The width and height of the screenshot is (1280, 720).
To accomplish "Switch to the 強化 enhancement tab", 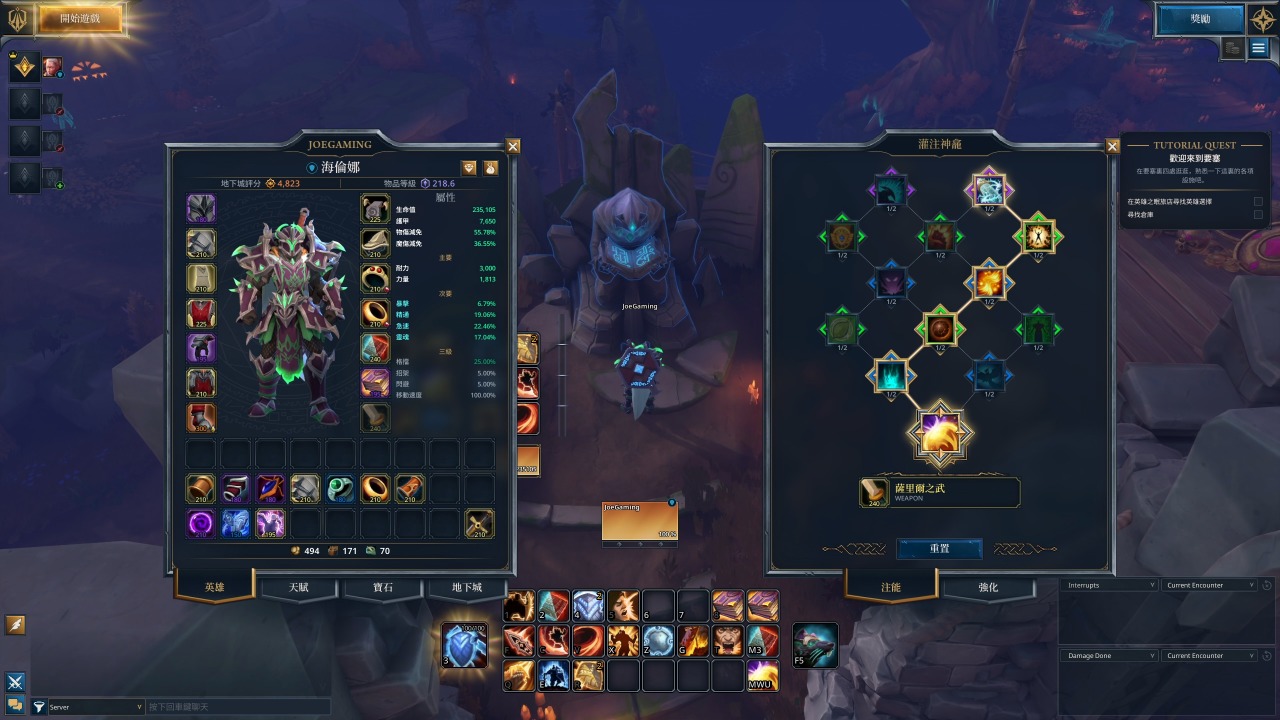I will coord(988,587).
